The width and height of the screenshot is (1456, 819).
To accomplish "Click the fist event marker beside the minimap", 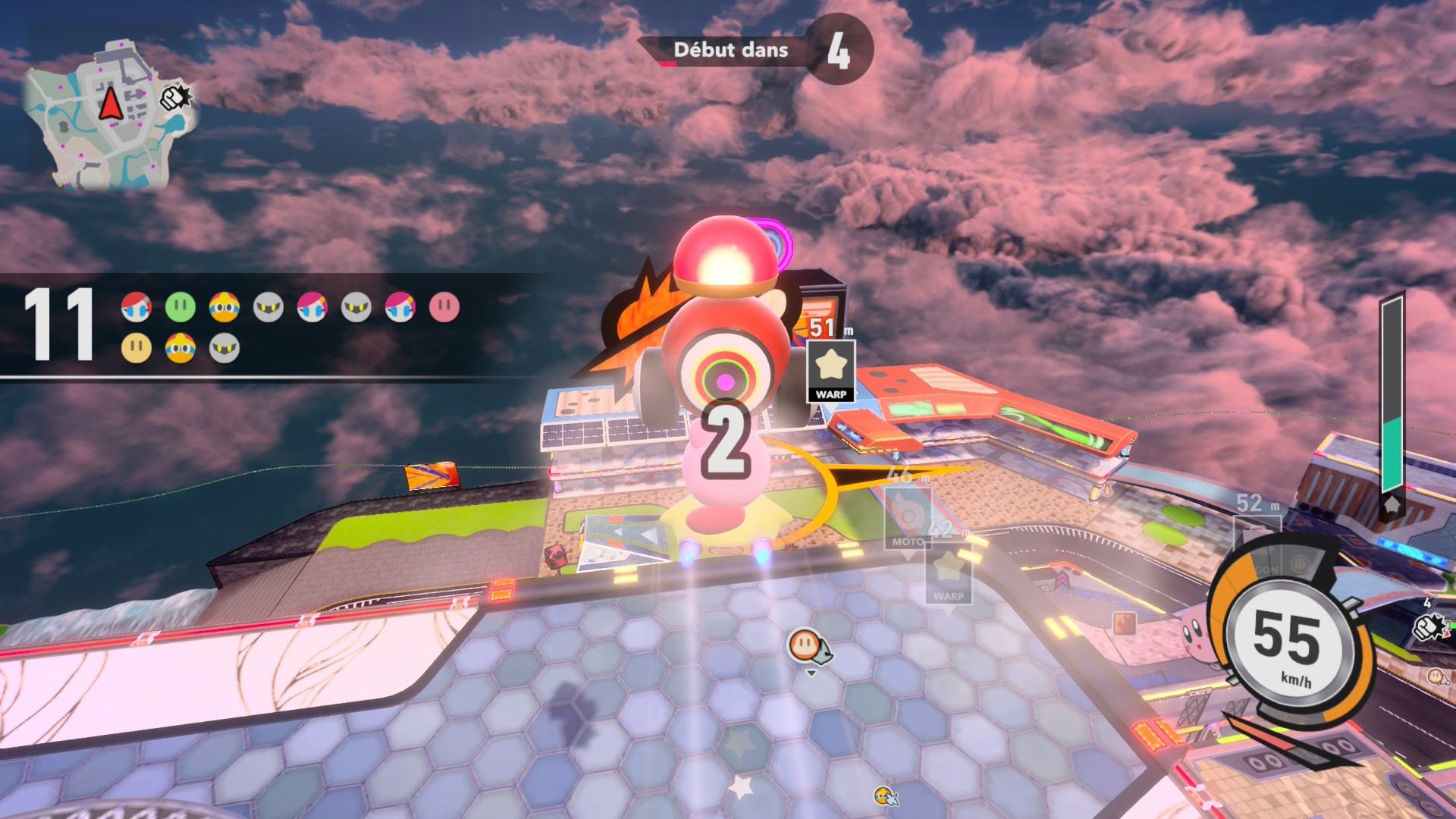I will point(176,97).
